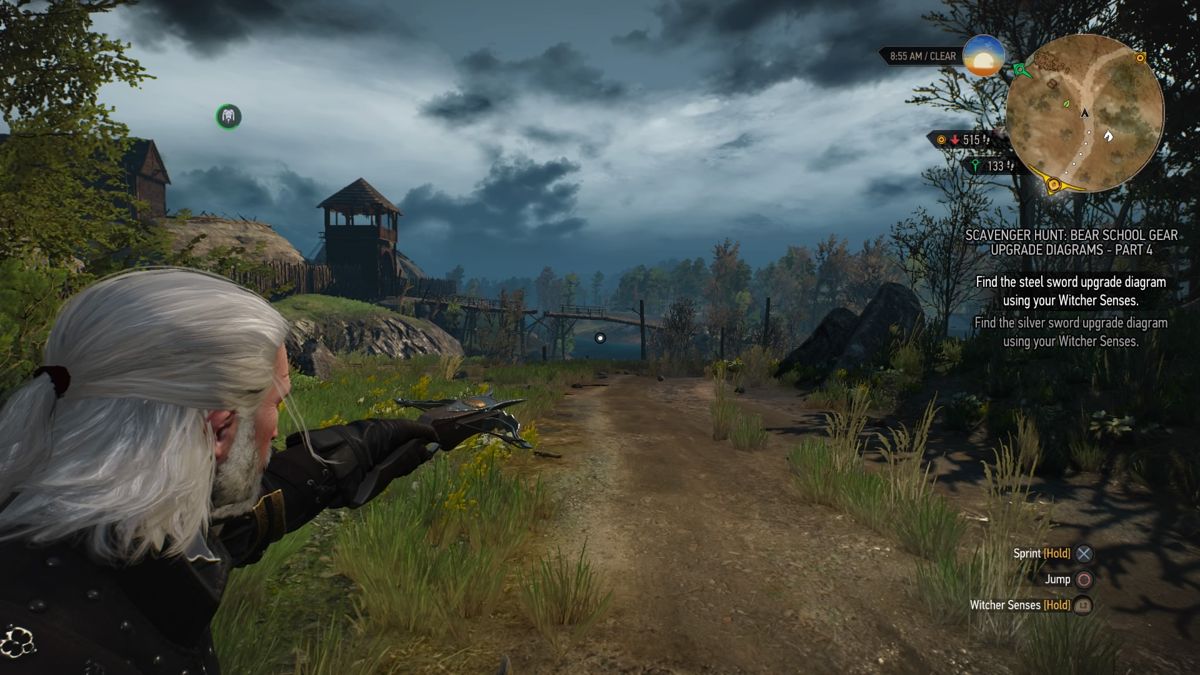
Task: Select the yellow tracked objective marker on minimap
Action: coord(1052,184)
